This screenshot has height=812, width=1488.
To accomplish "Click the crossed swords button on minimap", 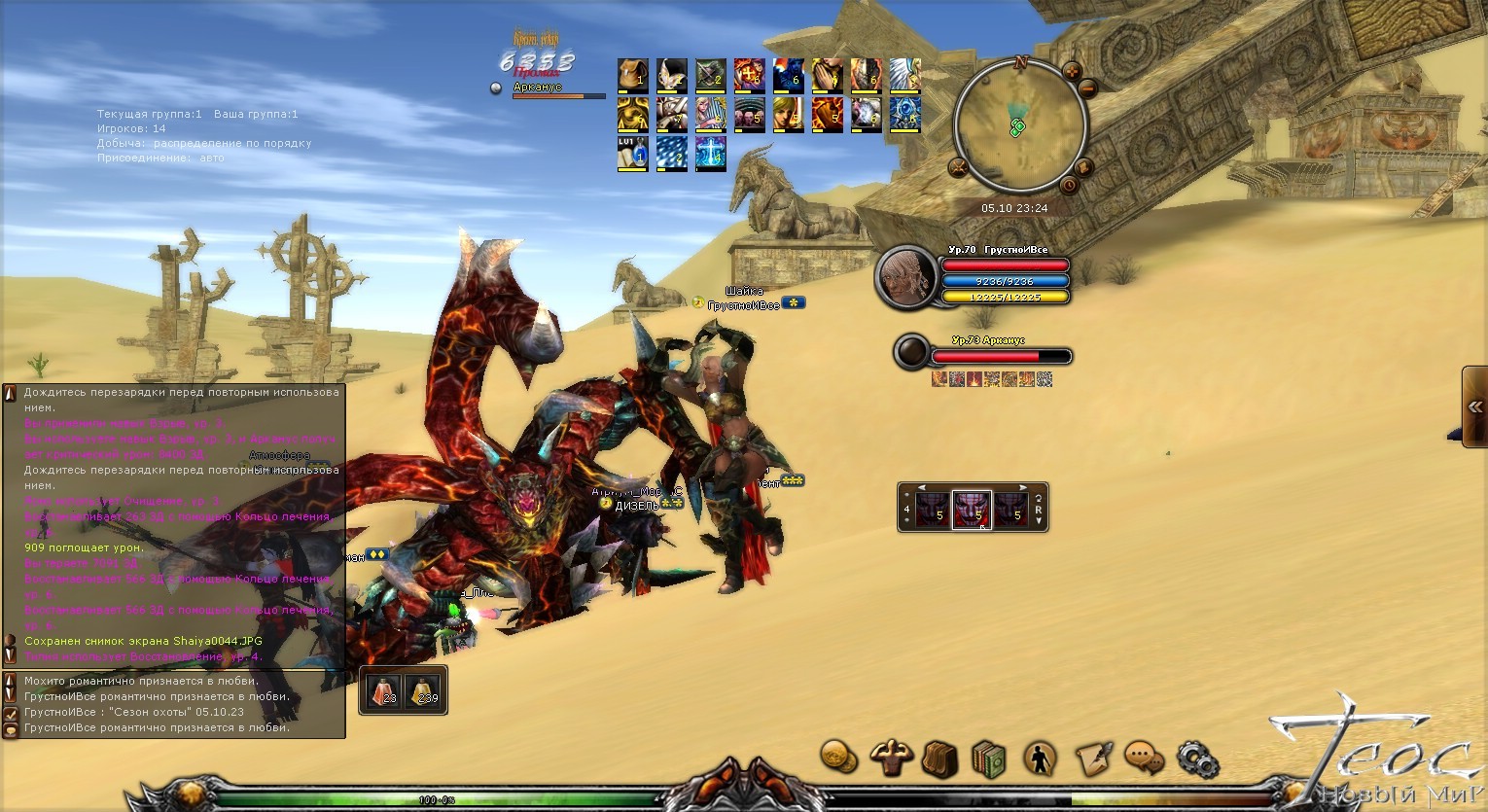I will [x=958, y=168].
